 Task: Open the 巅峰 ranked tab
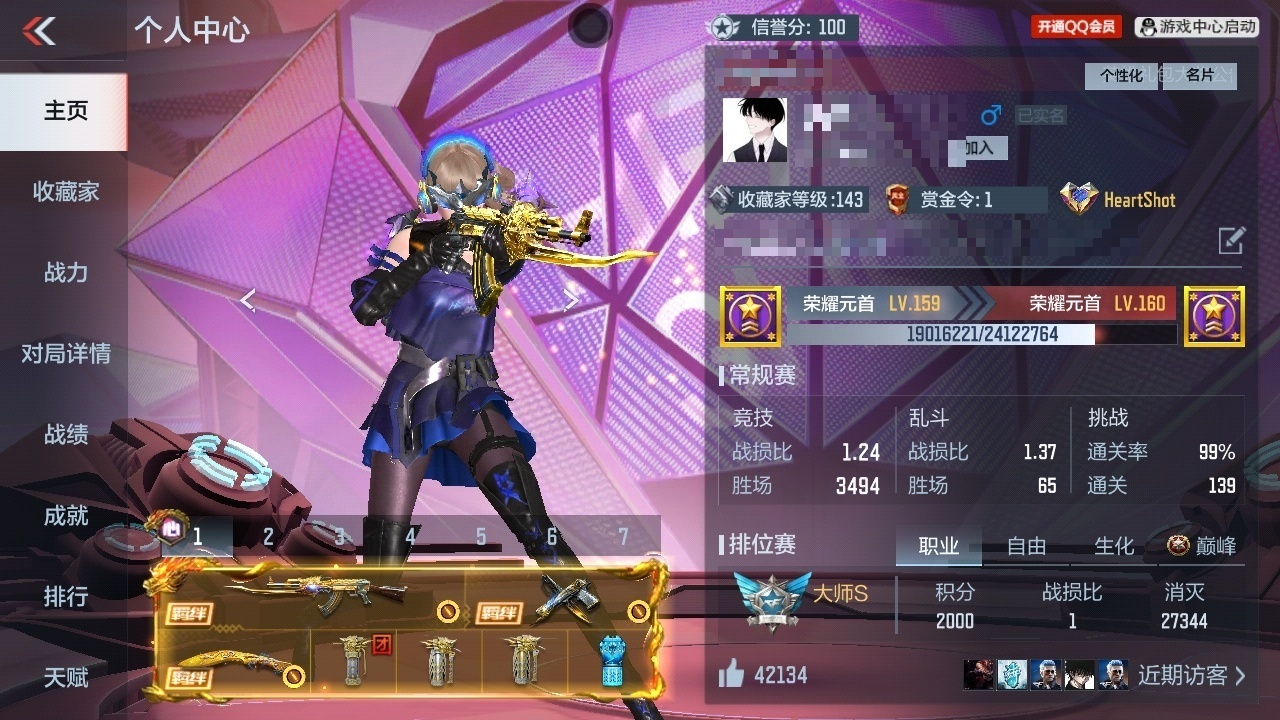pyautogui.click(x=1201, y=546)
